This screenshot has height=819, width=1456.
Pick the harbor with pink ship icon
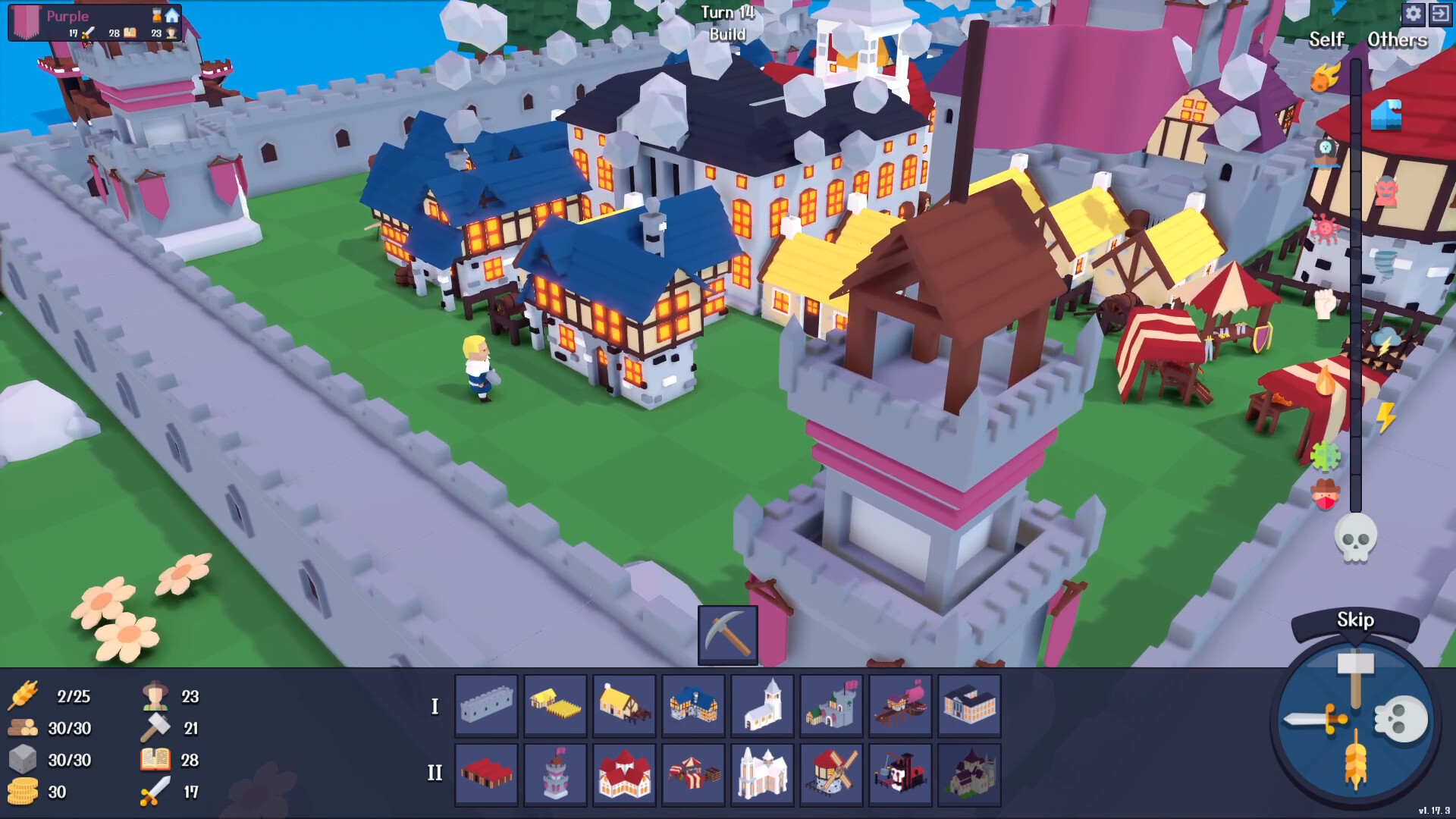point(901,705)
